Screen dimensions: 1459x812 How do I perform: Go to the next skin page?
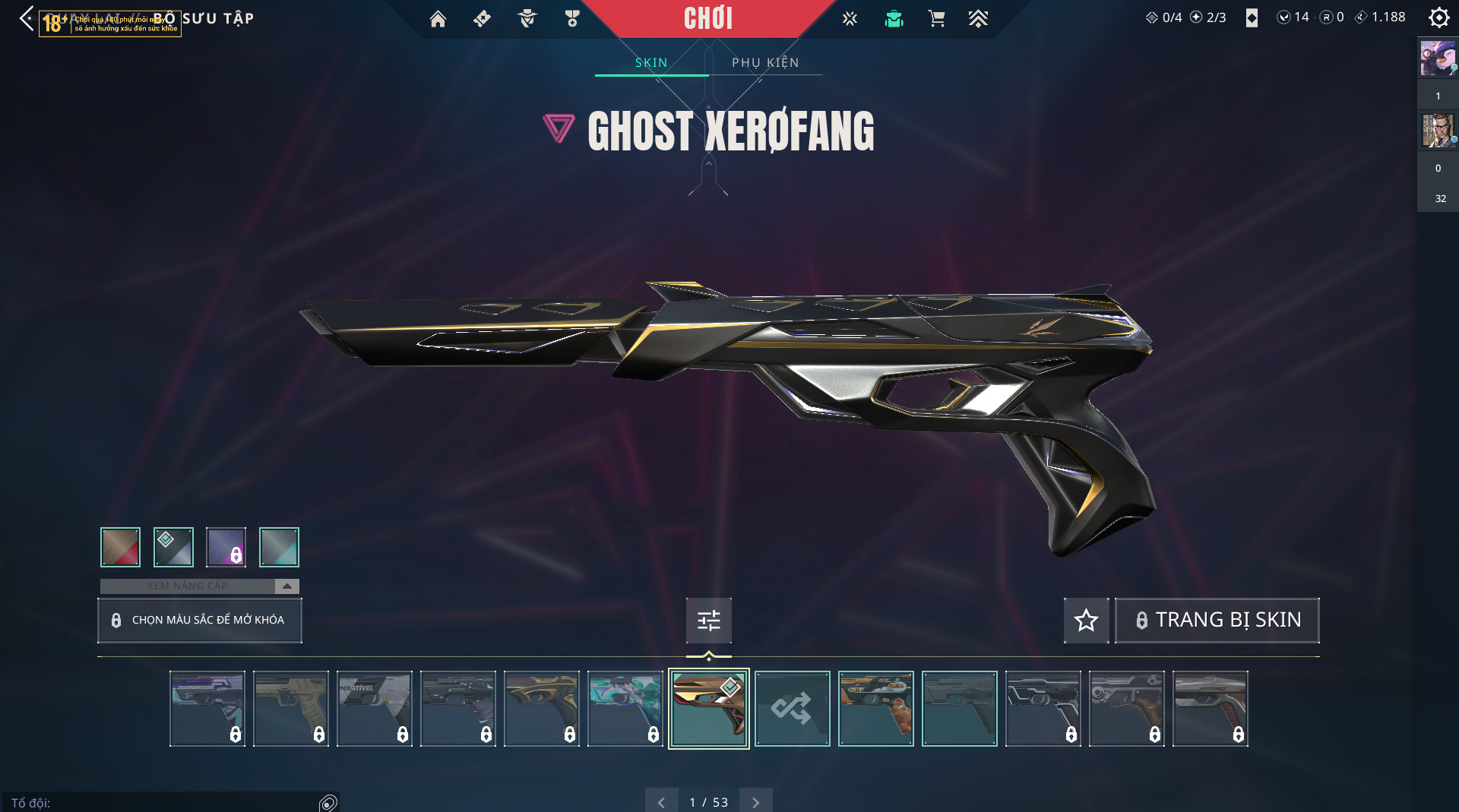click(x=755, y=802)
